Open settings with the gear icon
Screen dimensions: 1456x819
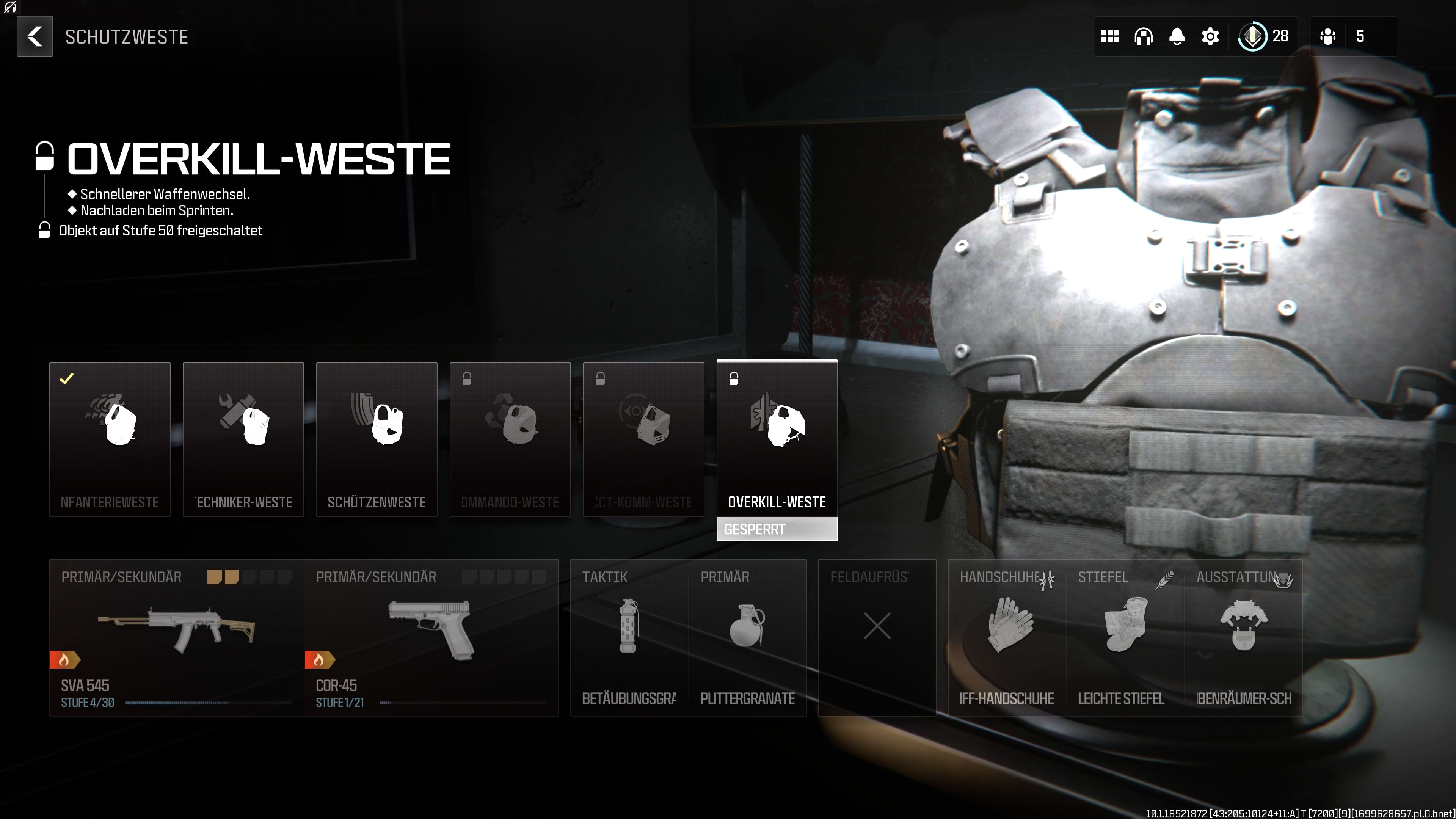click(x=1210, y=37)
